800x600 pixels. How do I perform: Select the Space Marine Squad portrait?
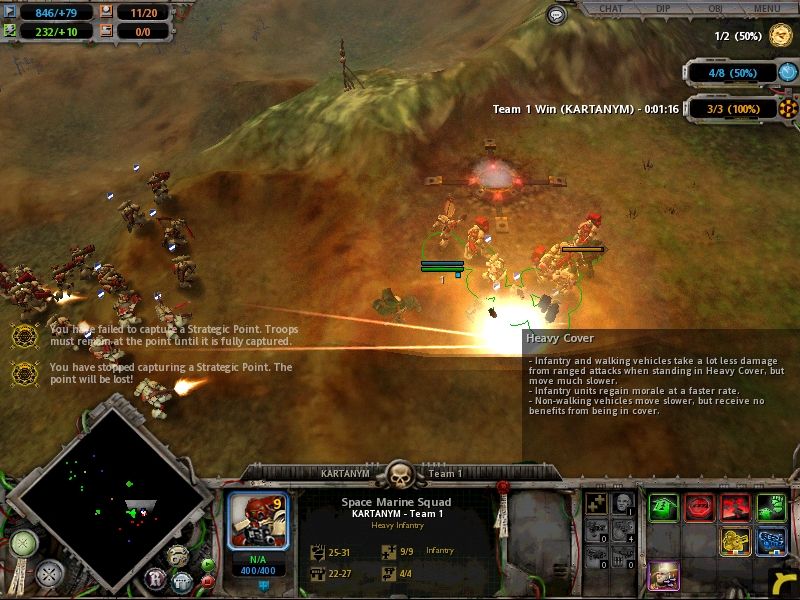258,521
